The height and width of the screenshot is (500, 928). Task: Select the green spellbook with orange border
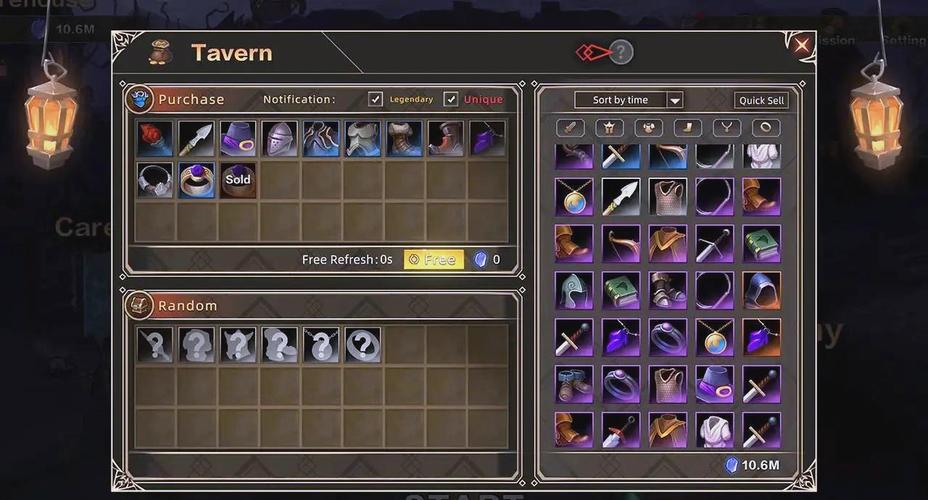click(761, 244)
